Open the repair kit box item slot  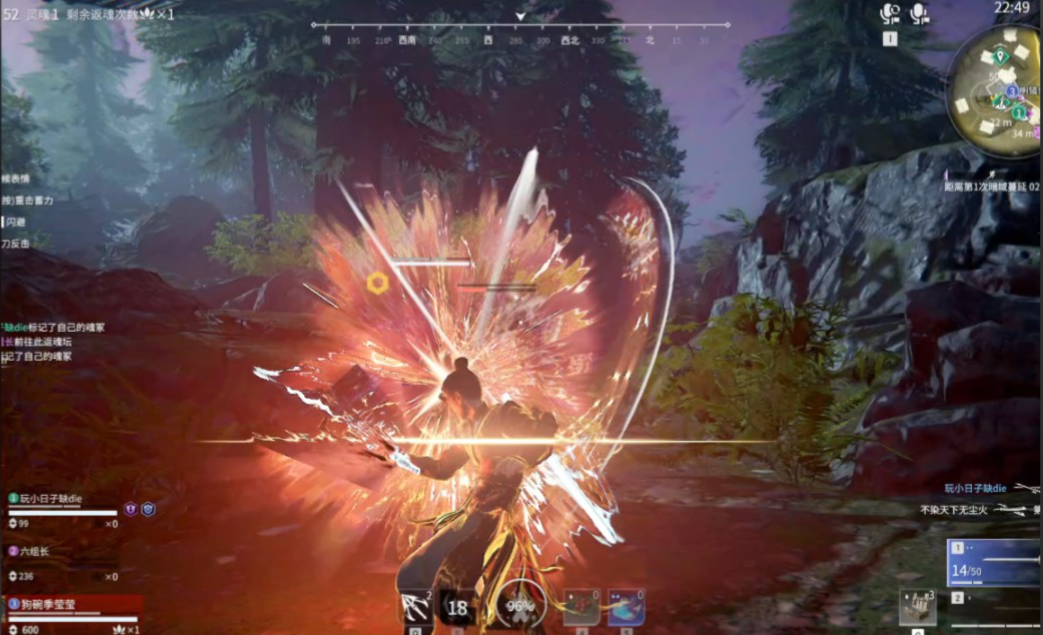pos(917,607)
